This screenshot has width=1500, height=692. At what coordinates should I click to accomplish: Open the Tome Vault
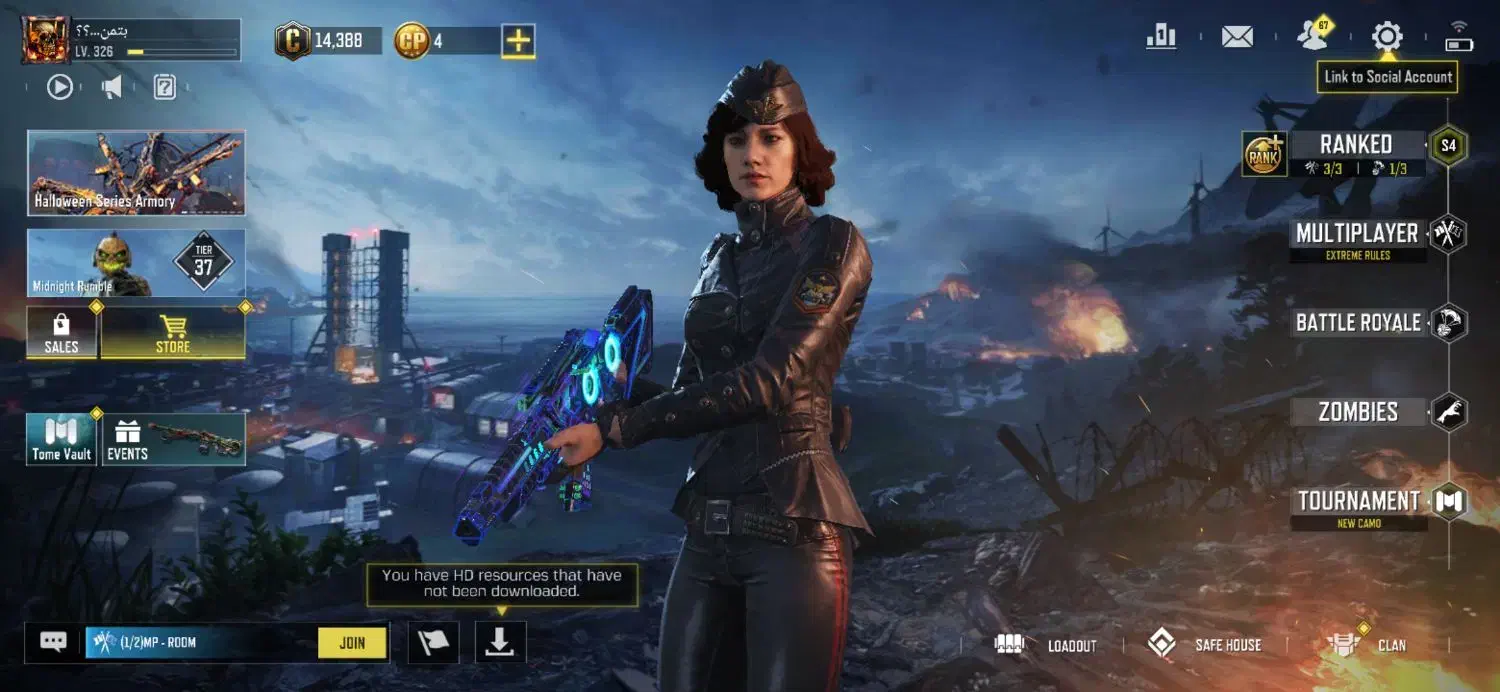tap(61, 440)
